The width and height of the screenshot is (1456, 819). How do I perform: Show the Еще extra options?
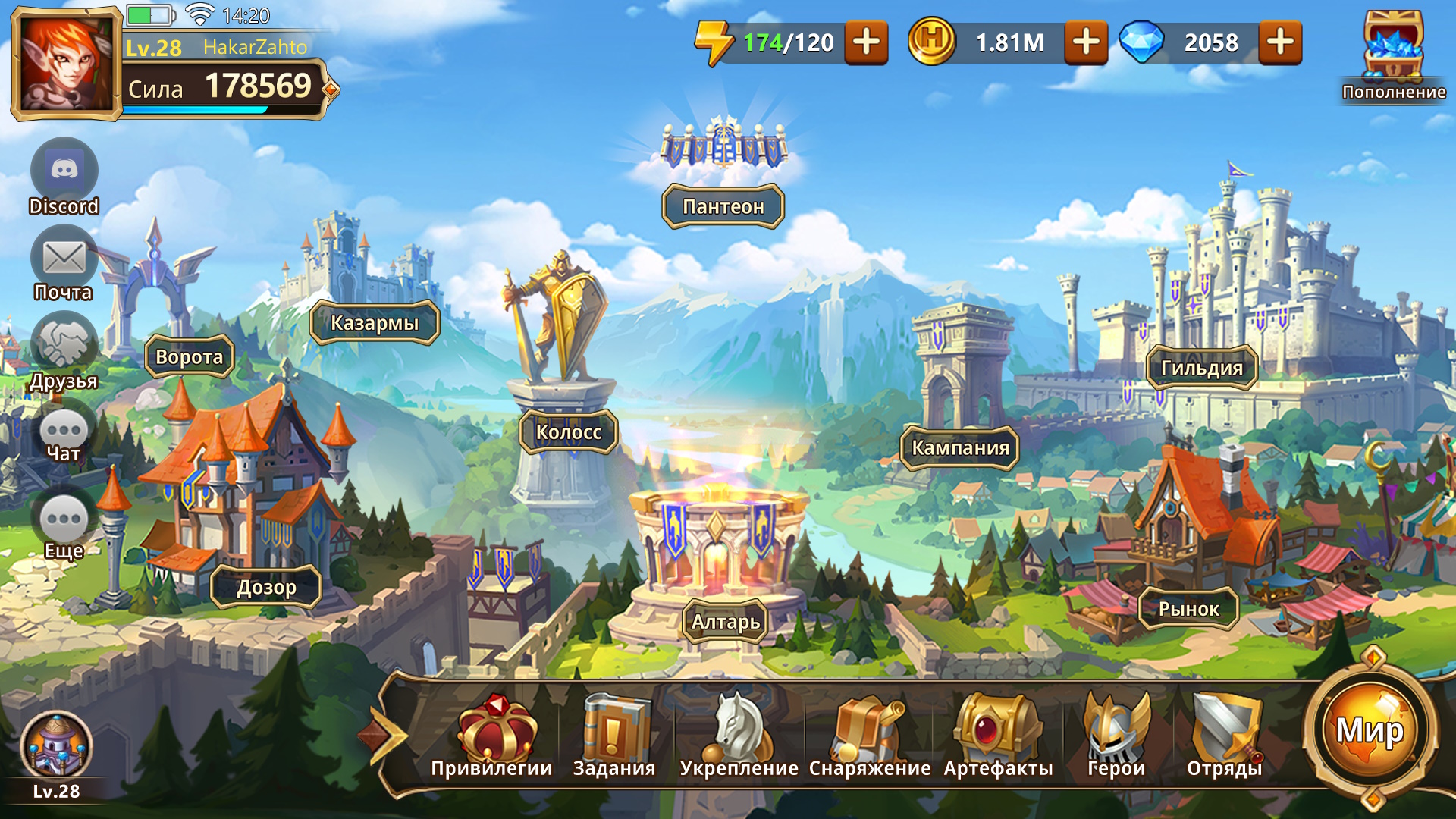(64, 520)
